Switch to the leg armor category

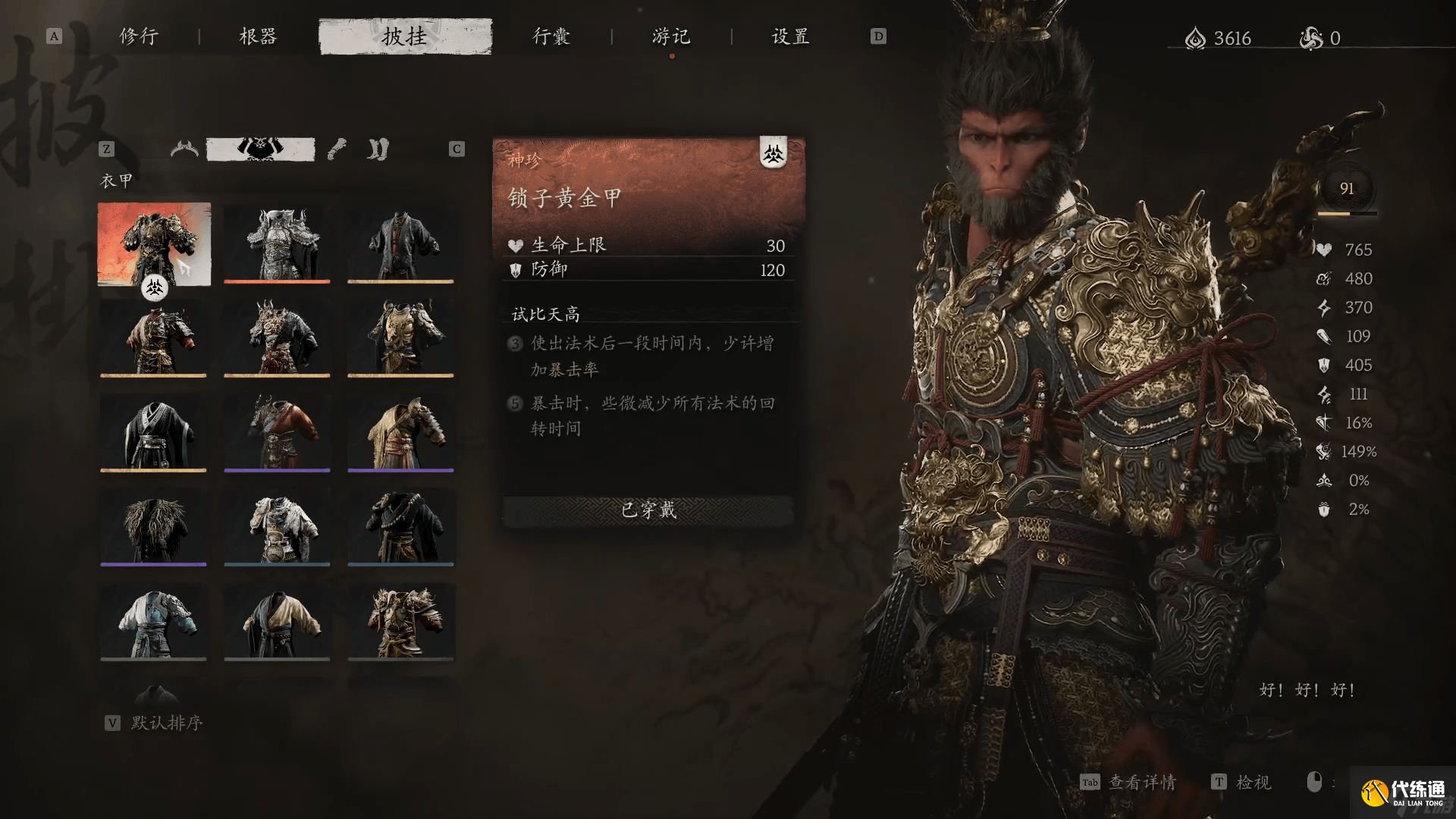[x=378, y=149]
